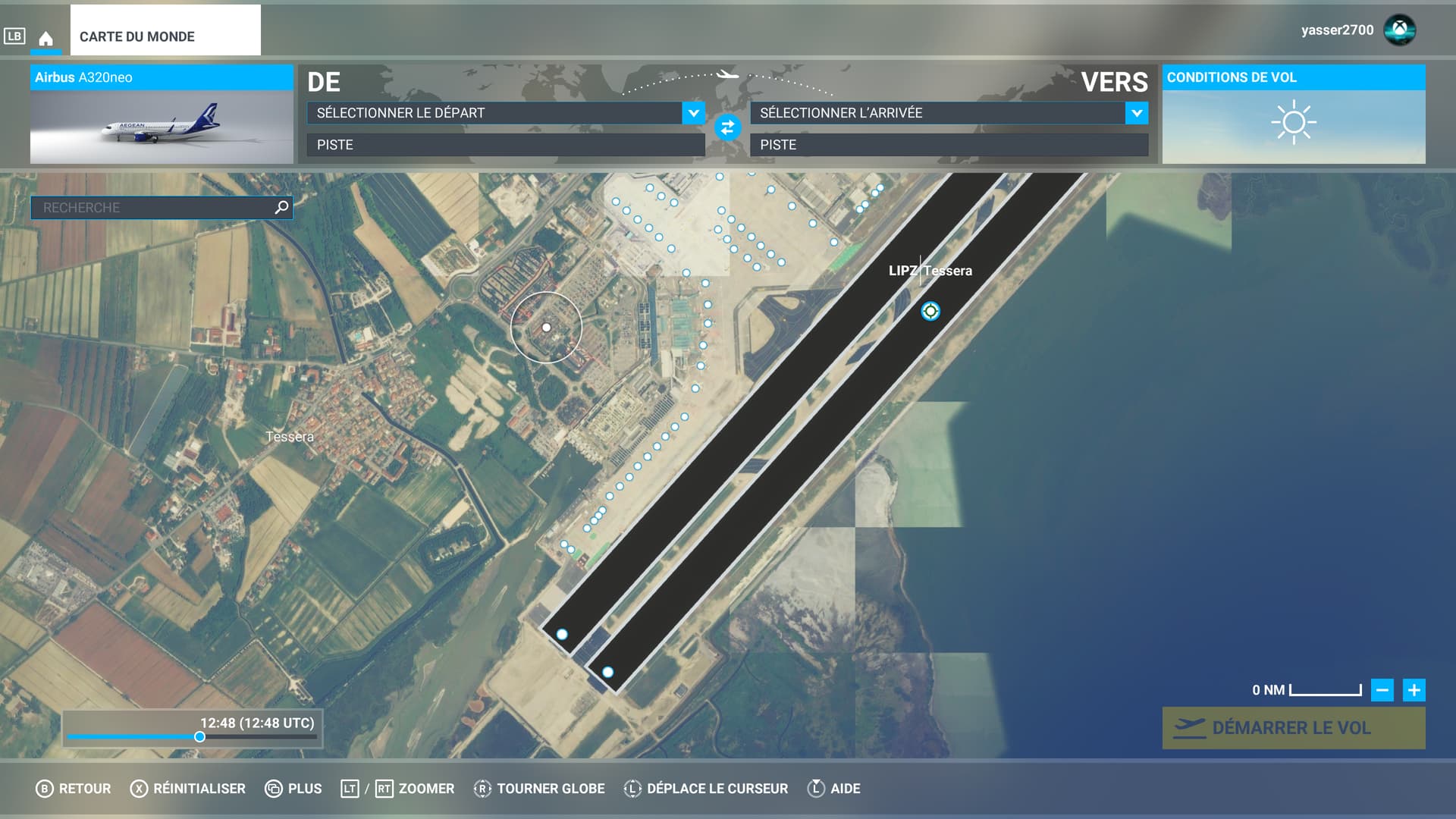The width and height of the screenshot is (1456, 819).
Task: Open the weather icon in Conditions de vol
Action: click(1292, 121)
